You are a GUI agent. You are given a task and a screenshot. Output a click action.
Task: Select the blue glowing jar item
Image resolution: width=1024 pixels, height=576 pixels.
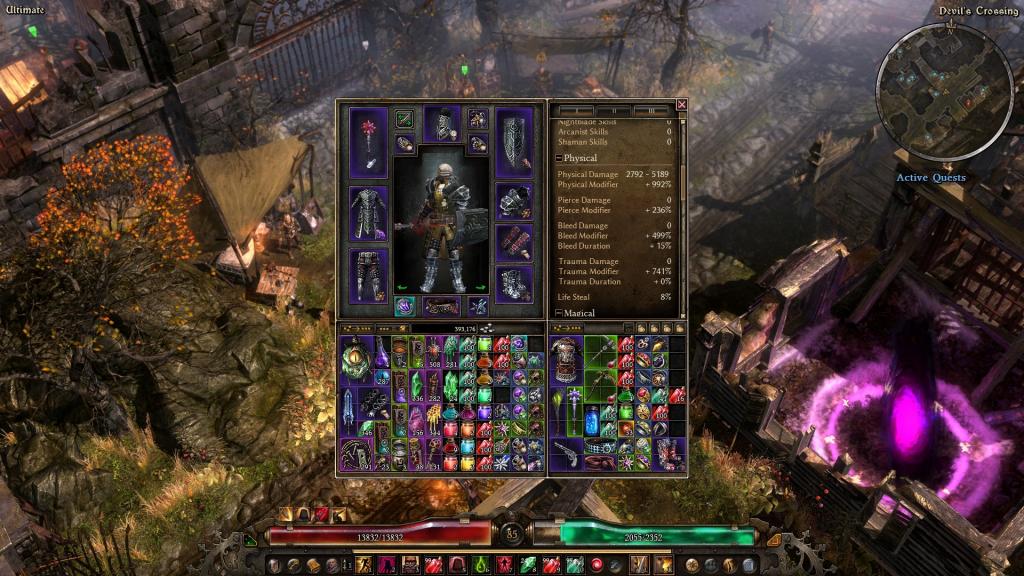point(592,418)
